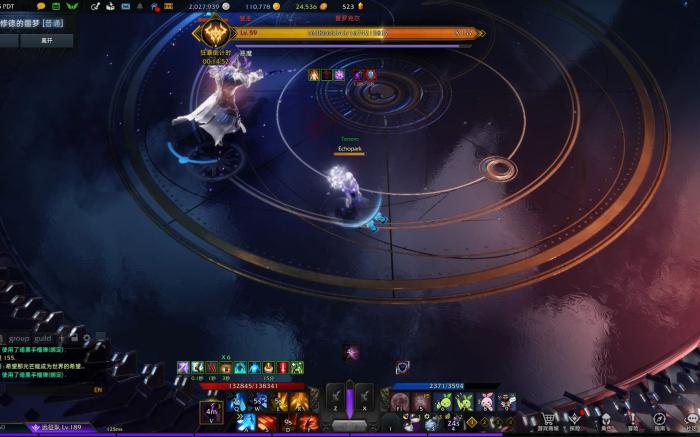Image resolution: width=700 pixels, height=437 pixels.
Task: Use the pink rabbit item slot
Action: (486, 402)
